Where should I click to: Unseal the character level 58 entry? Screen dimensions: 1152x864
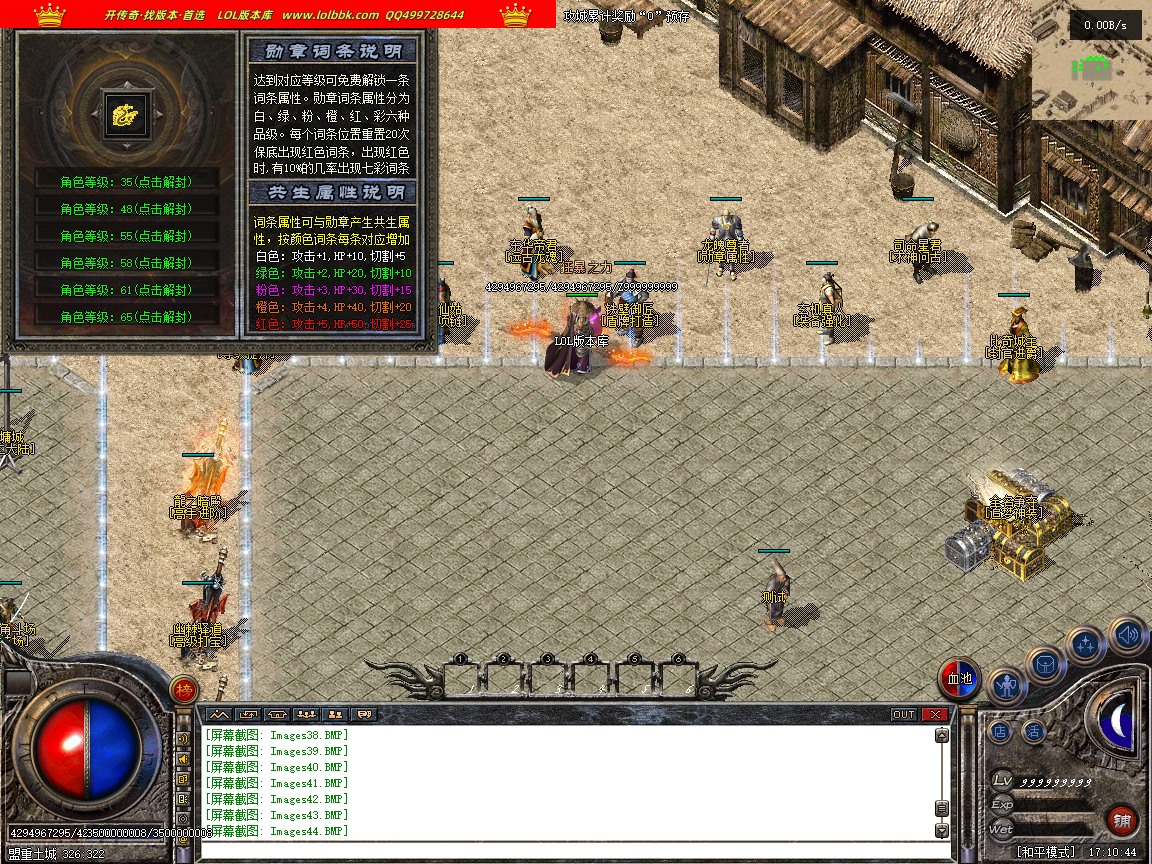coord(126,263)
